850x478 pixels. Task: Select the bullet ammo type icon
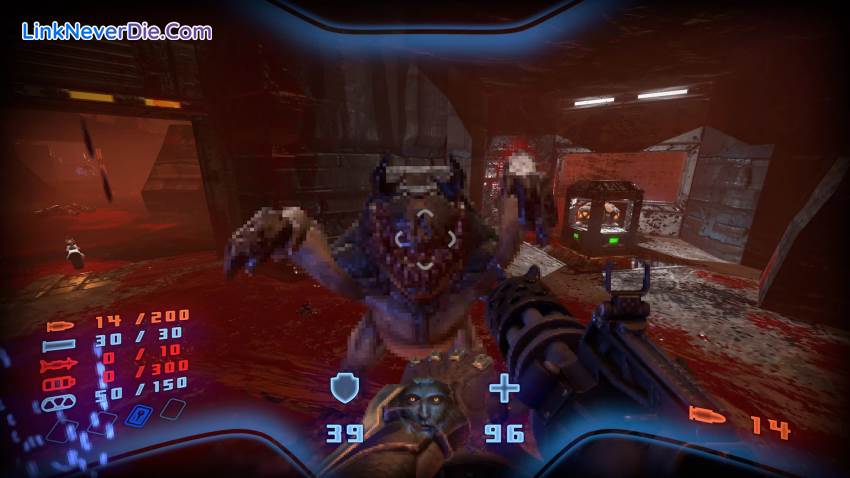click(60, 324)
